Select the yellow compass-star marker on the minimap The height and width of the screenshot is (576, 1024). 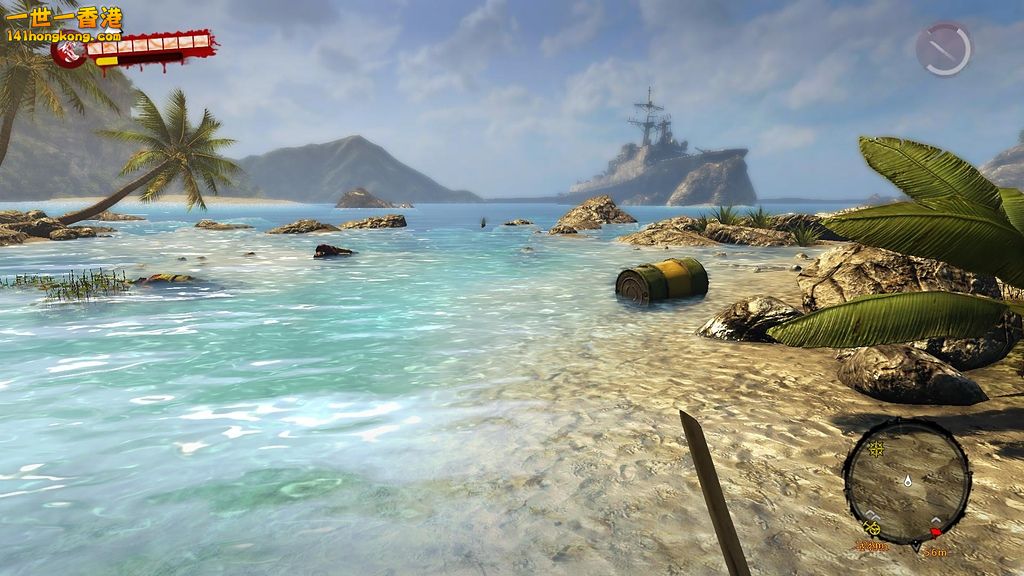pos(876,449)
